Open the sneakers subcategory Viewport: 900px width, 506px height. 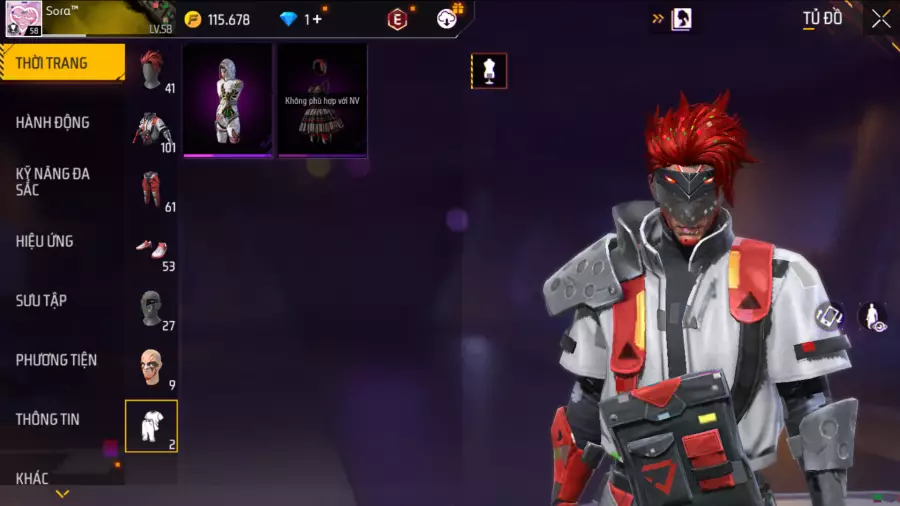[x=152, y=248]
